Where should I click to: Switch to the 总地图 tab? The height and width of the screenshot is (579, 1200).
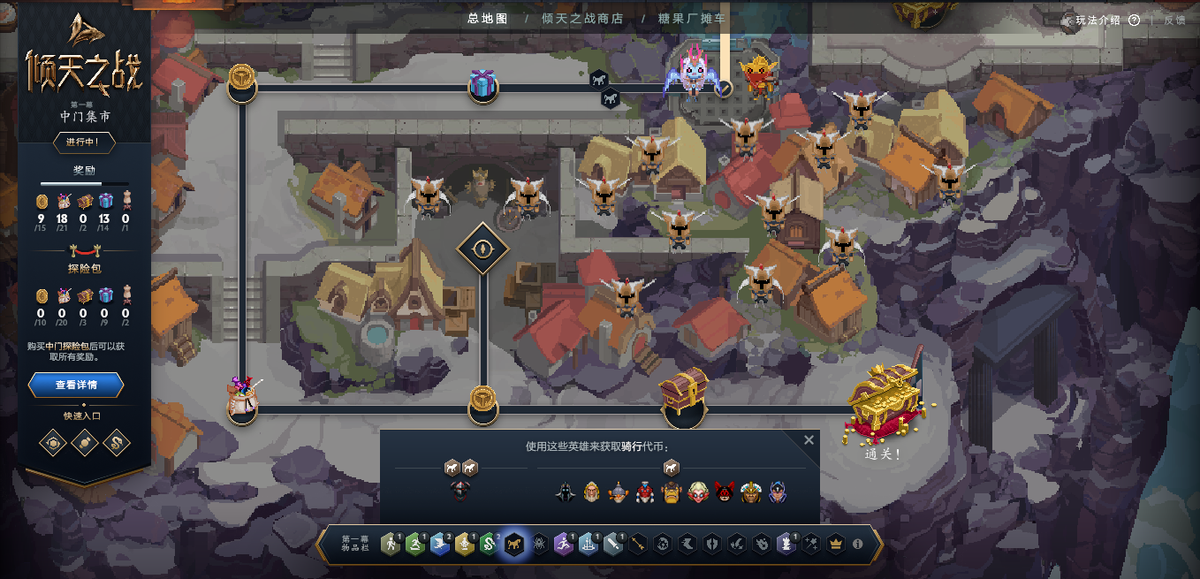(x=487, y=18)
